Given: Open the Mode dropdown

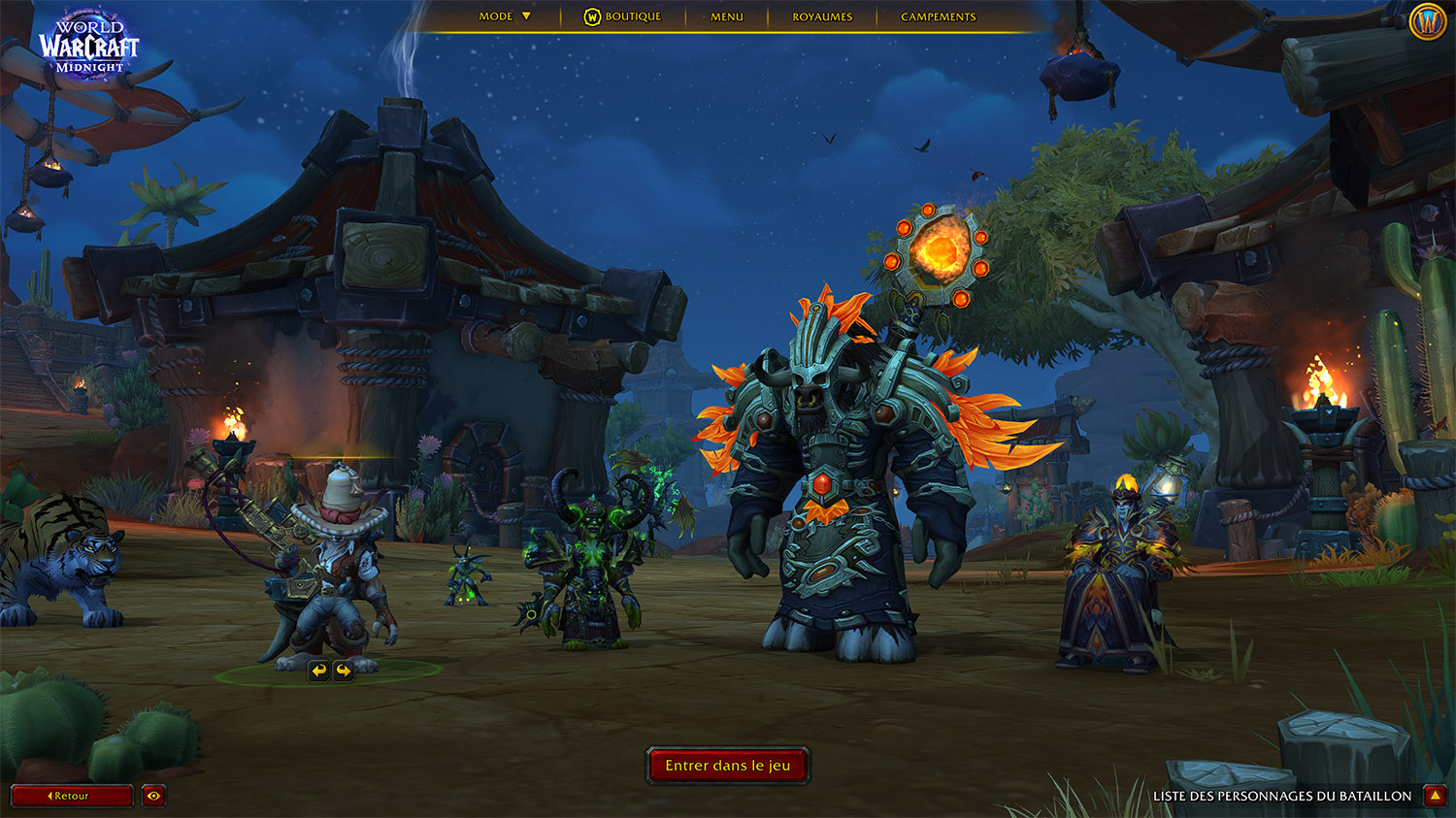Looking at the screenshot, I should pyautogui.click(x=505, y=16).
